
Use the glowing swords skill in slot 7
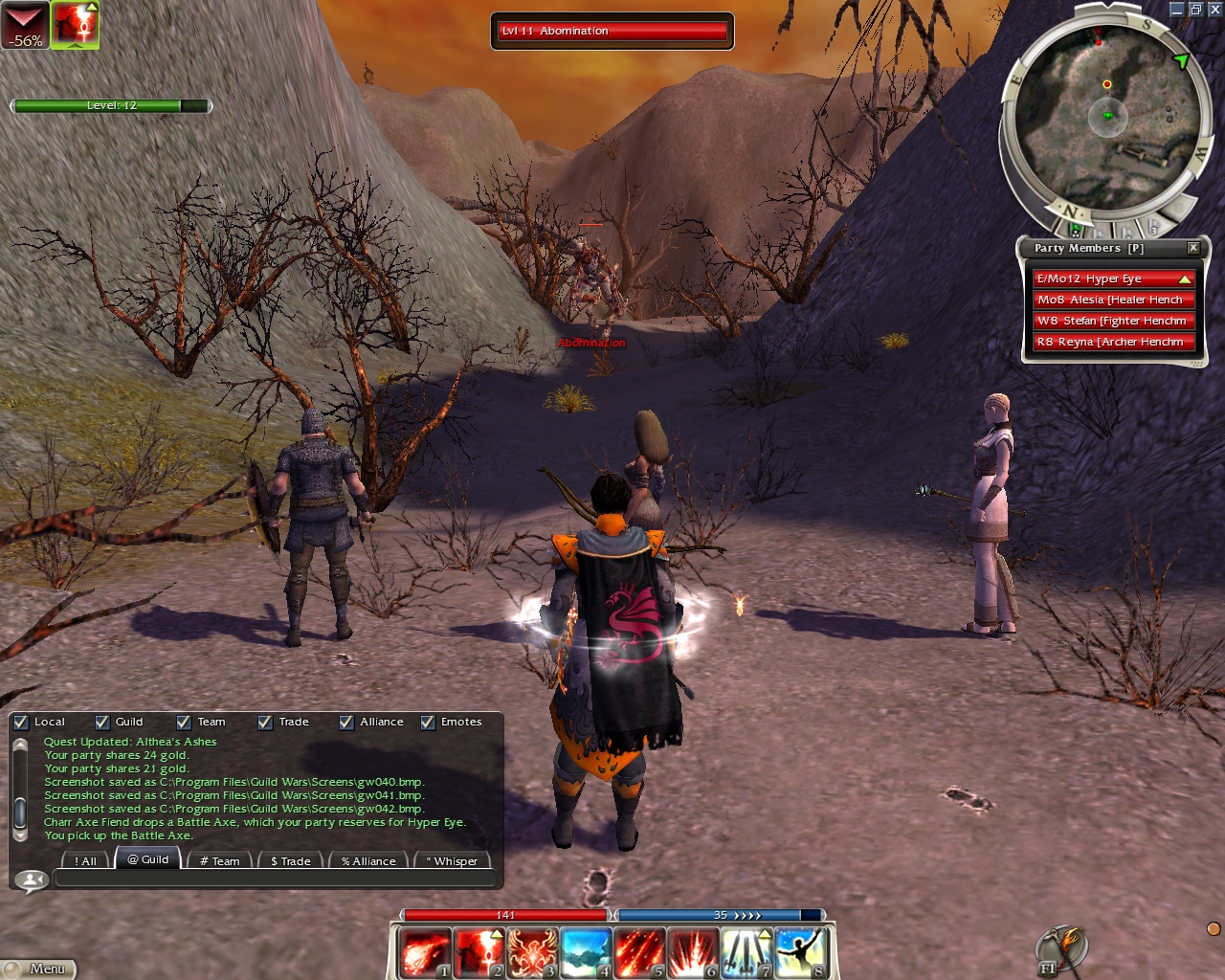click(x=746, y=952)
